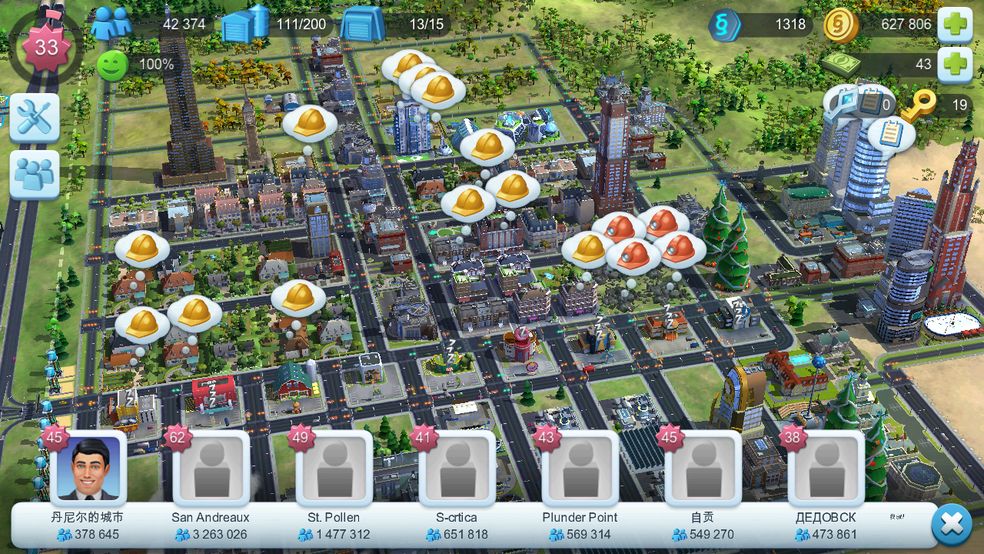984x554 pixels.
Task: Check the green happiness face
Action: [112, 65]
